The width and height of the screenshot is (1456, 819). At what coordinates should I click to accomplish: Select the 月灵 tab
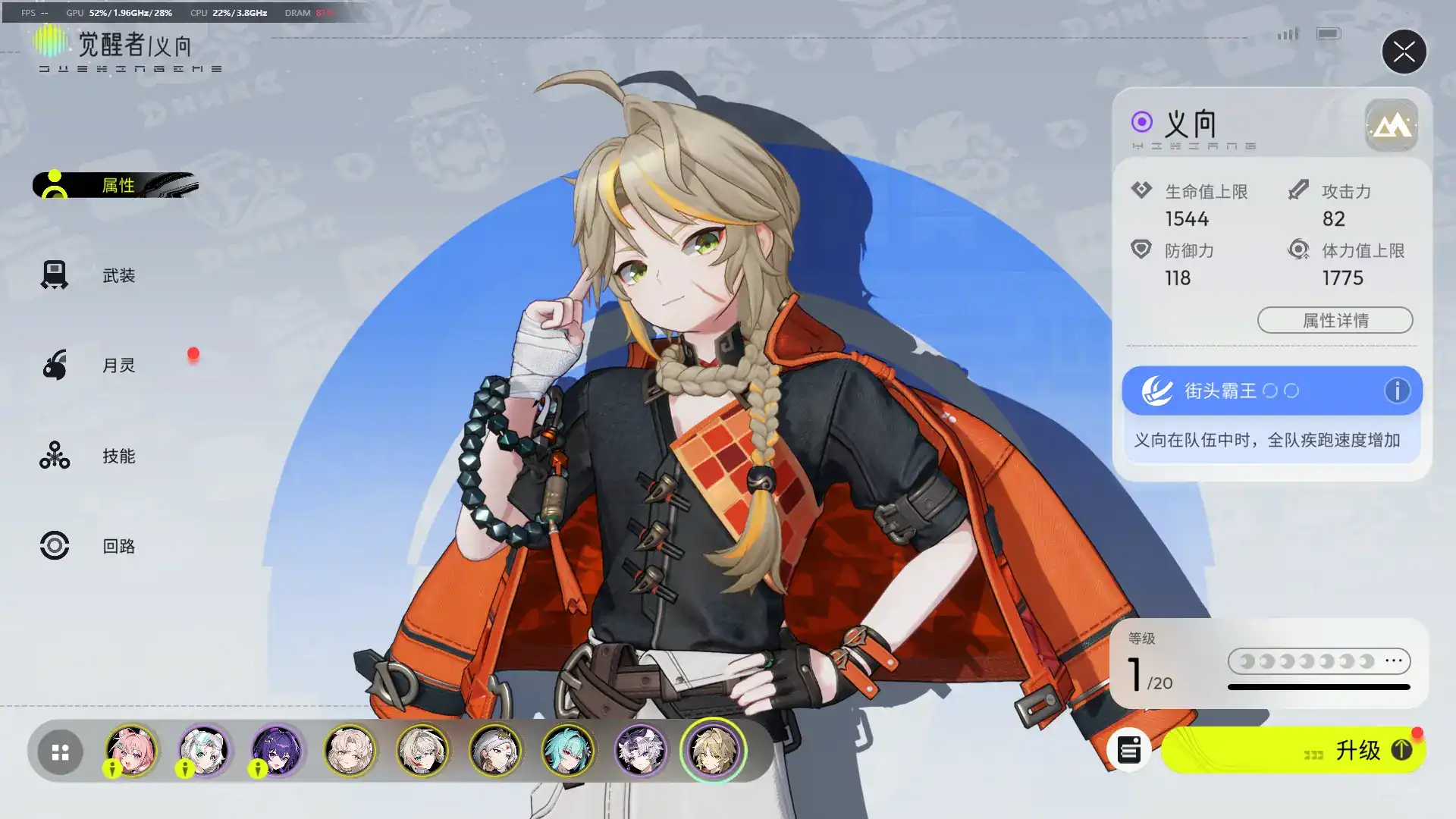pos(118,366)
